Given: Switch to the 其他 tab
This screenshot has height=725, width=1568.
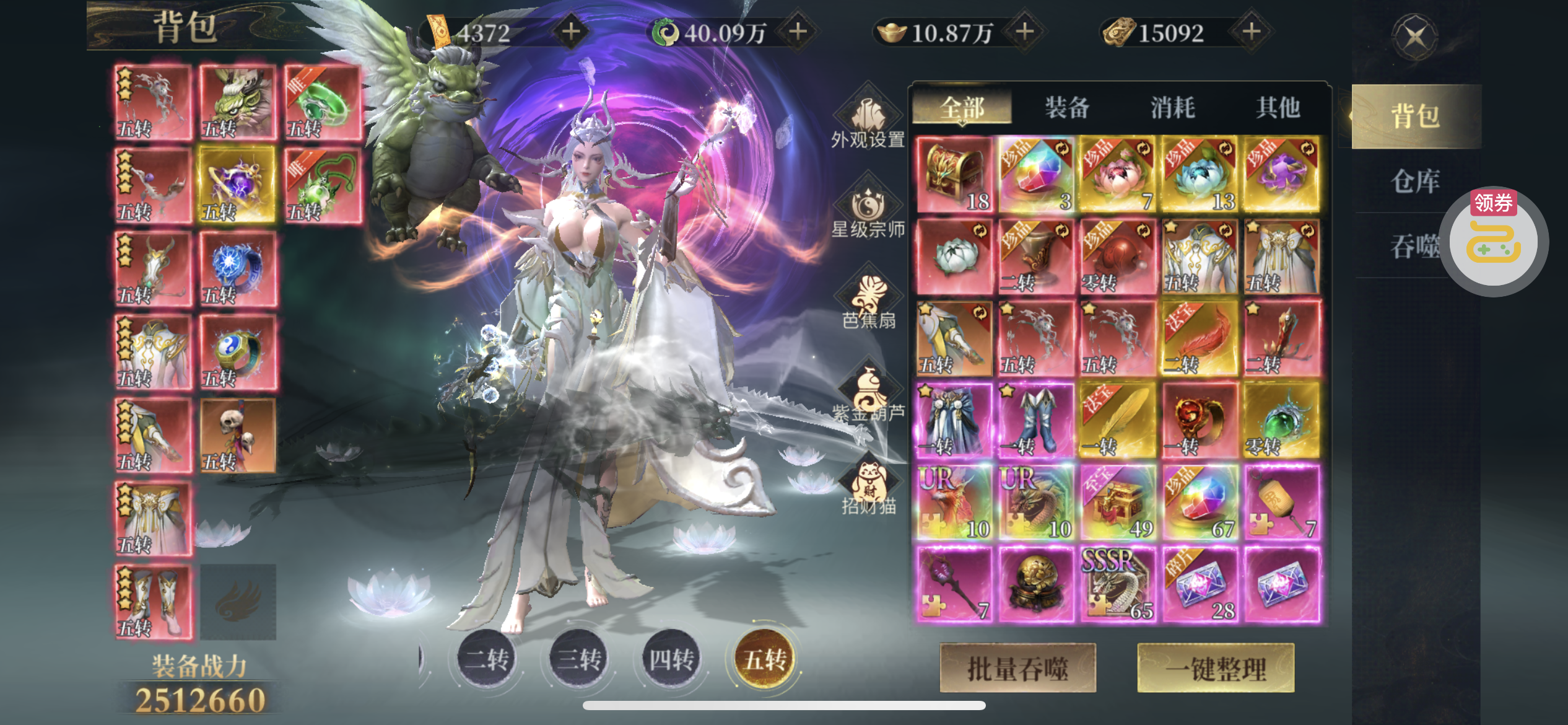Looking at the screenshot, I should pyautogui.click(x=1278, y=108).
